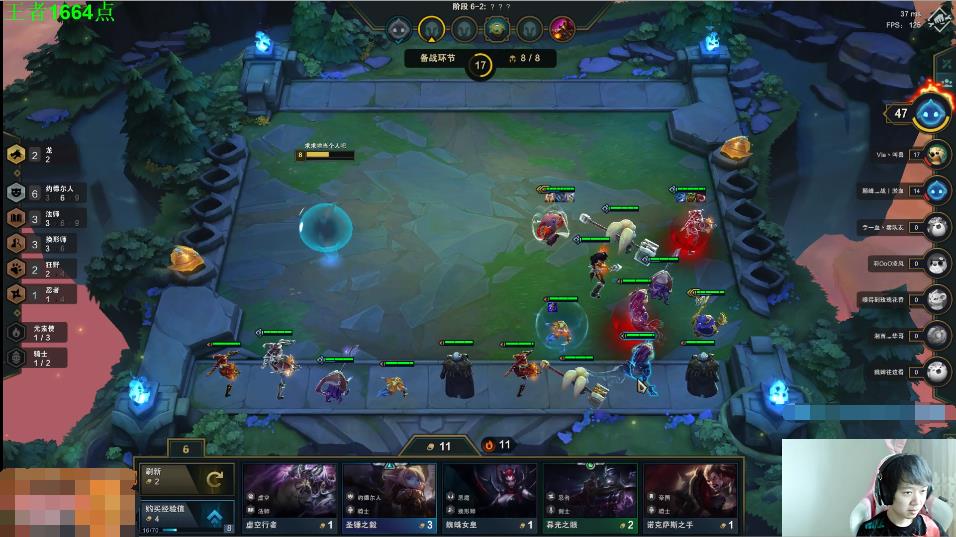Open the crossed-swords icon in the top-right corner
956x537 pixels.
pyautogui.click(x=939, y=20)
